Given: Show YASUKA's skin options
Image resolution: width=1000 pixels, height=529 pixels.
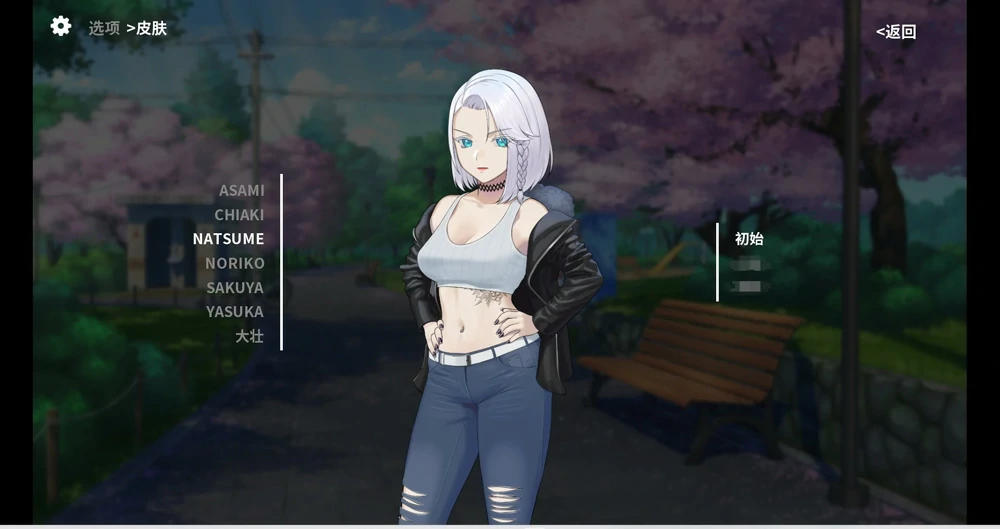Looking at the screenshot, I should pos(235,311).
